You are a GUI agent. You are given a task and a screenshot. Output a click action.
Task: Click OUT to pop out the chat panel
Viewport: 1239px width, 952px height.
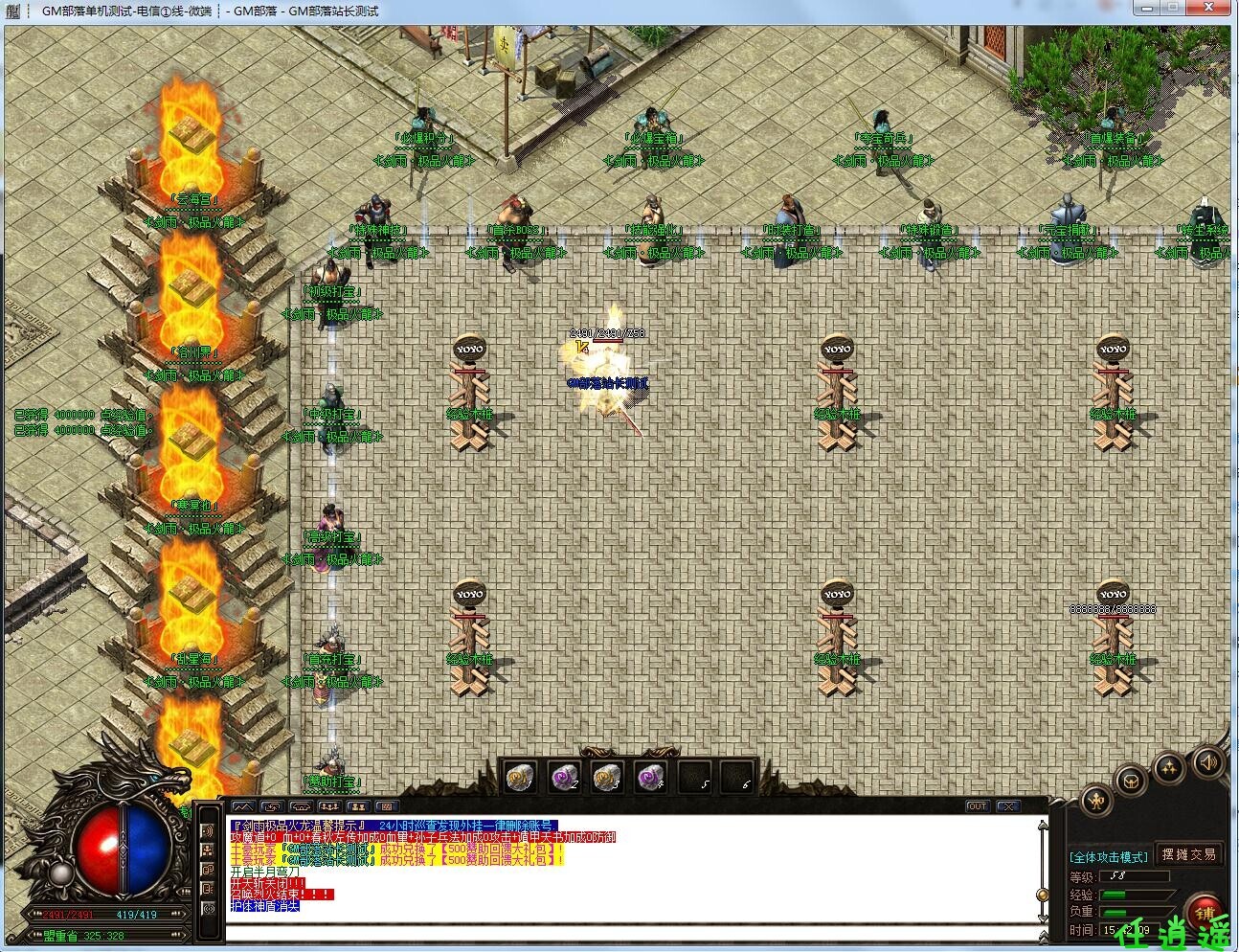click(x=978, y=806)
